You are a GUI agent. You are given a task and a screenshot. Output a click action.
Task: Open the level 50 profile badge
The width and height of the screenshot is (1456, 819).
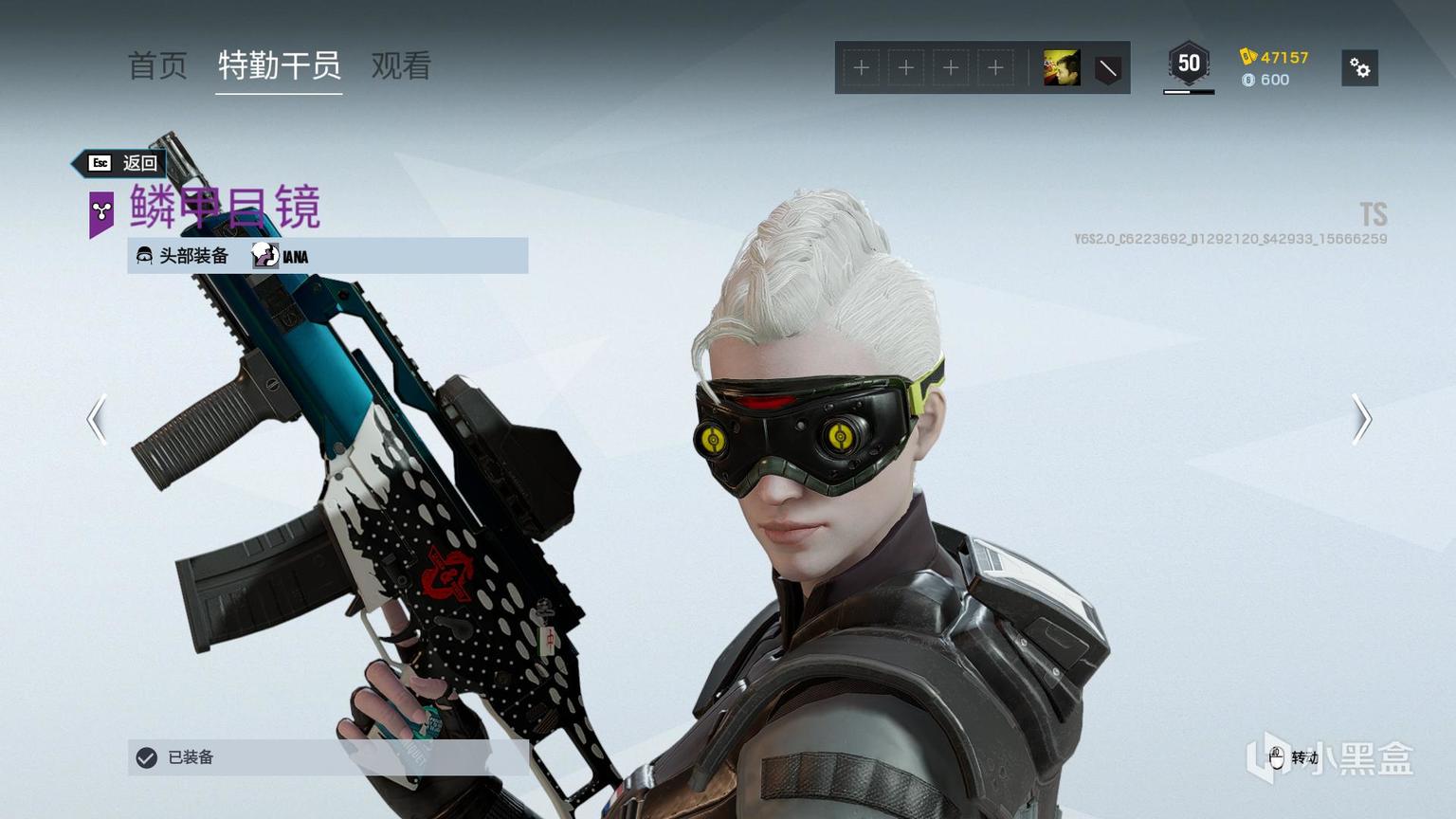(1189, 64)
